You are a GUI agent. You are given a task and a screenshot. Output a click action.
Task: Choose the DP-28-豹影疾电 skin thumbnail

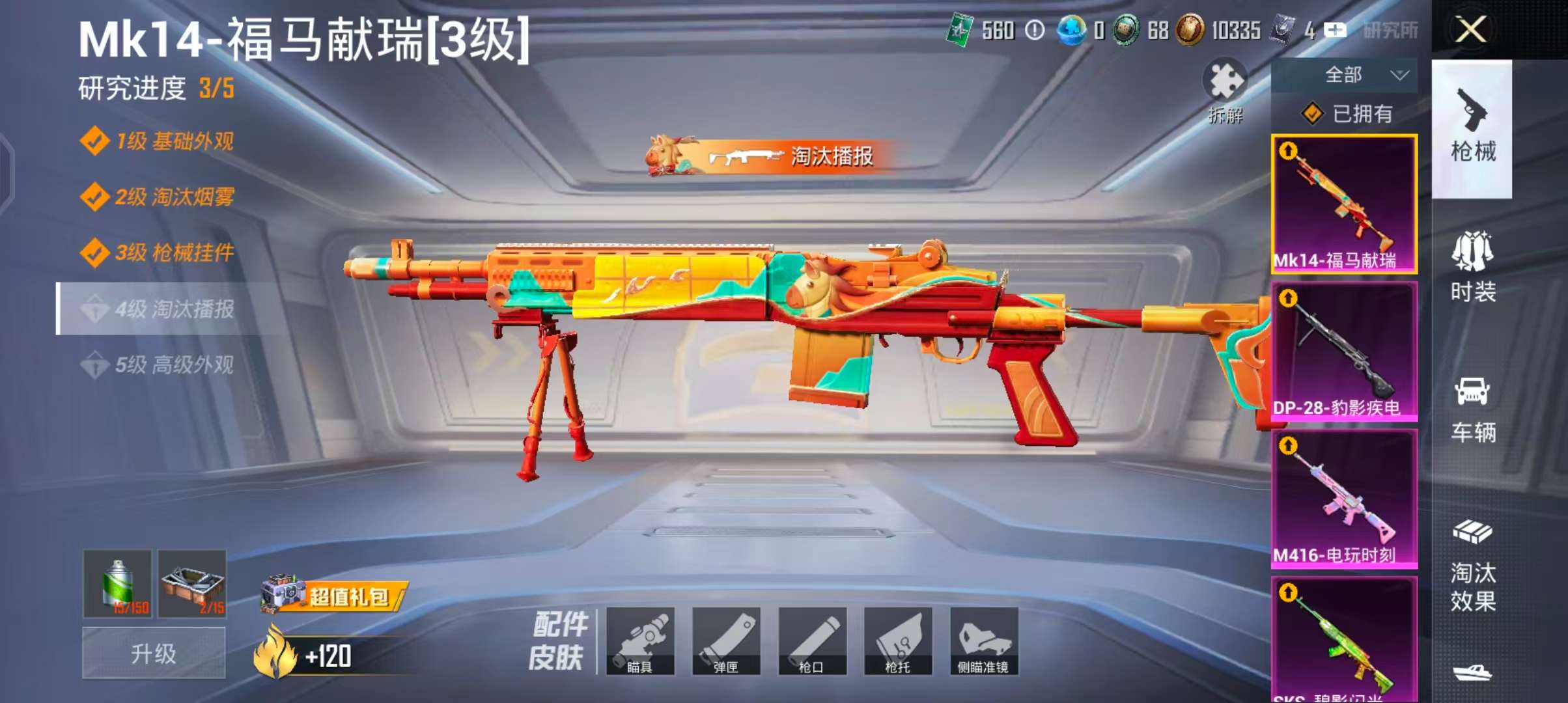[1344, 351]
